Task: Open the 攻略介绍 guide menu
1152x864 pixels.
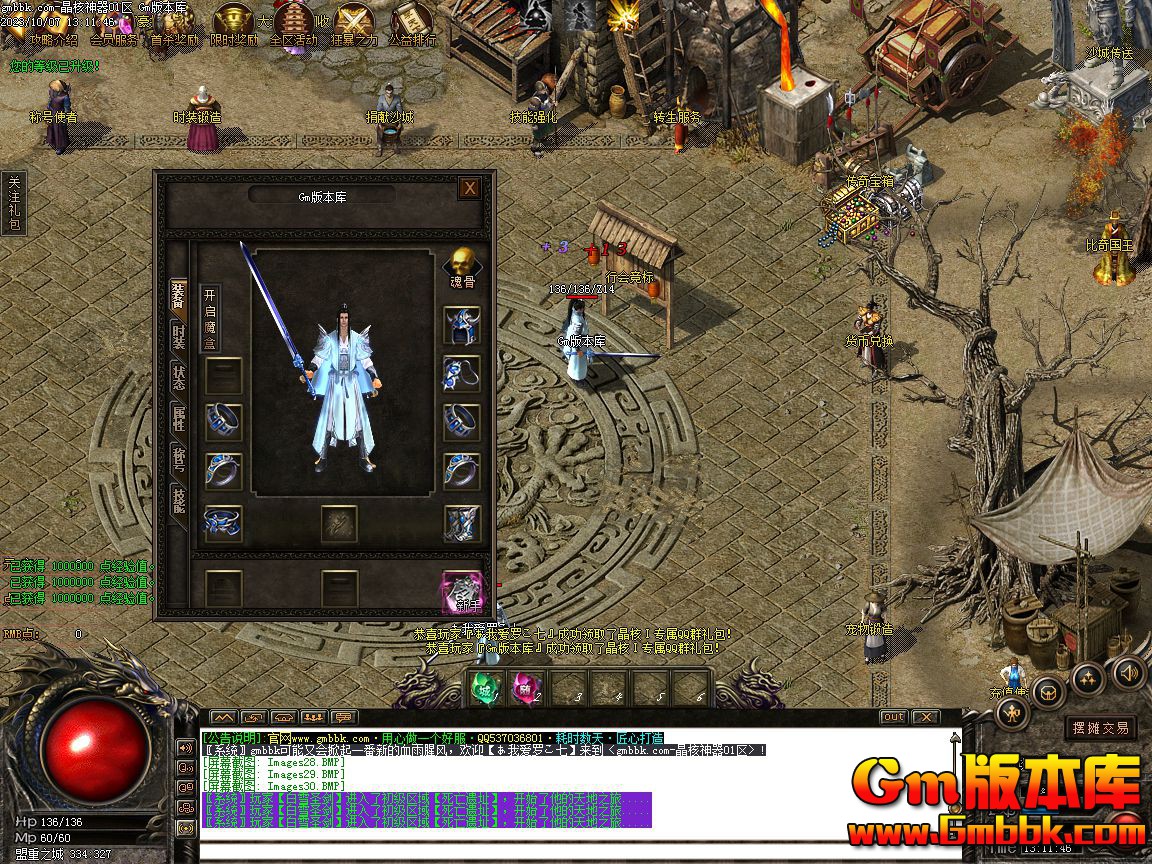Action: 53,24
